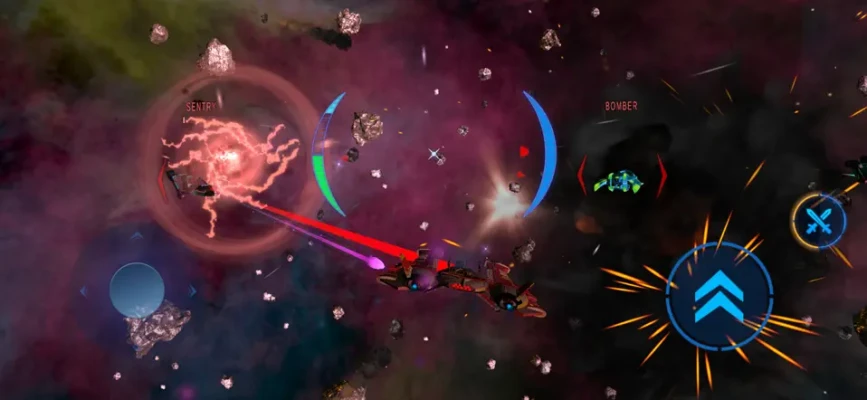
Task: Tap the crossed swords attack button
Action: point(819,221)
